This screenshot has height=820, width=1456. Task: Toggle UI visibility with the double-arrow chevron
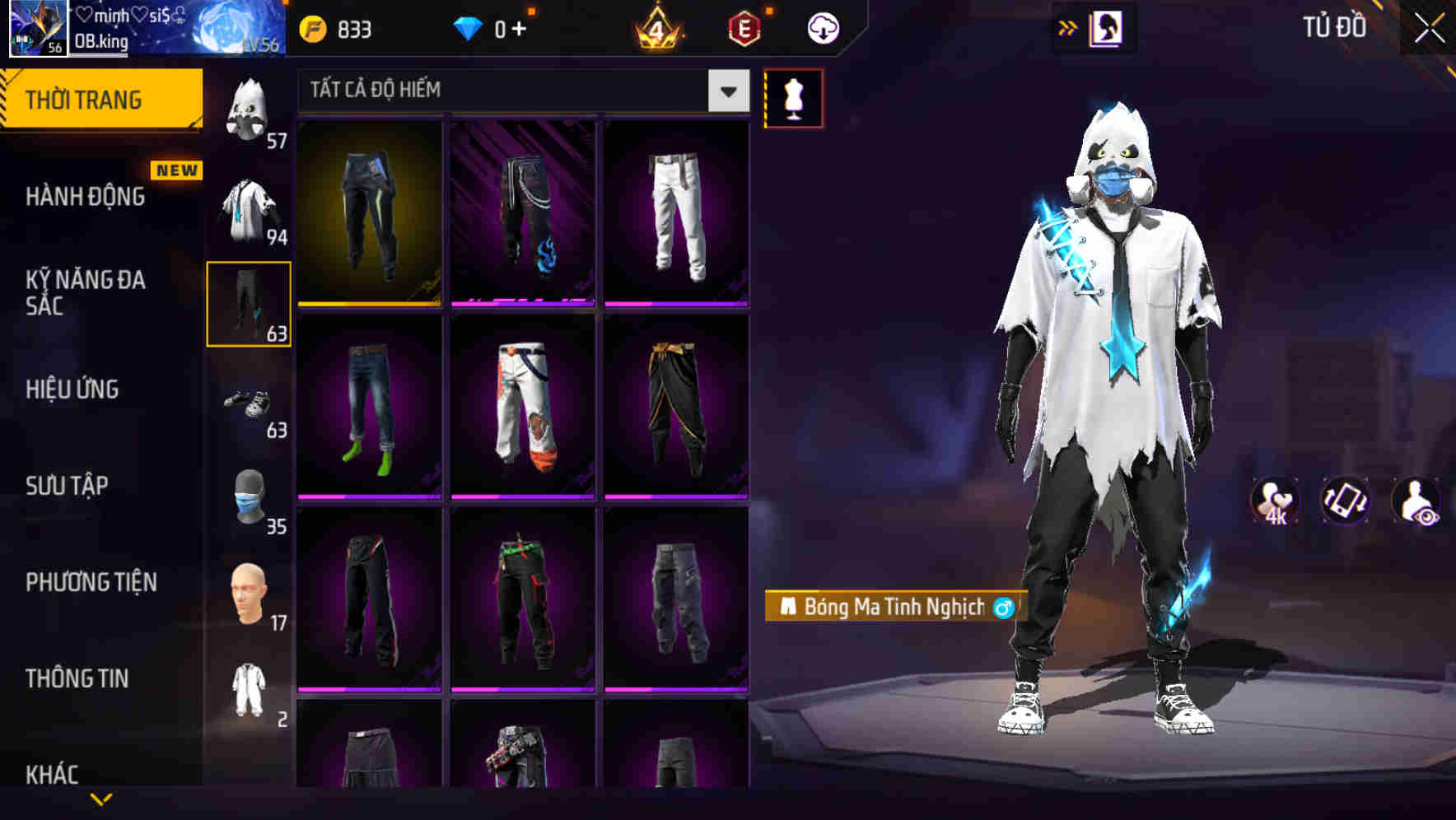[1067, 26]
